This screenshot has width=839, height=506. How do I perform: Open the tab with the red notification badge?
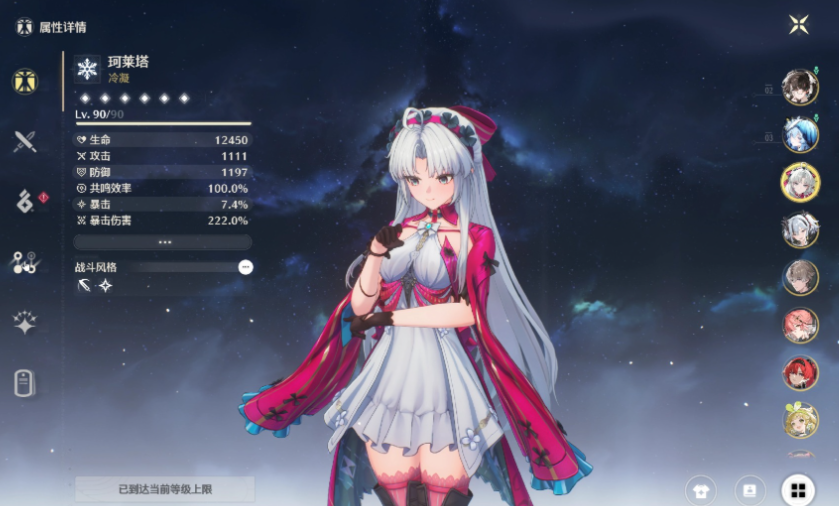pos(25,202)
